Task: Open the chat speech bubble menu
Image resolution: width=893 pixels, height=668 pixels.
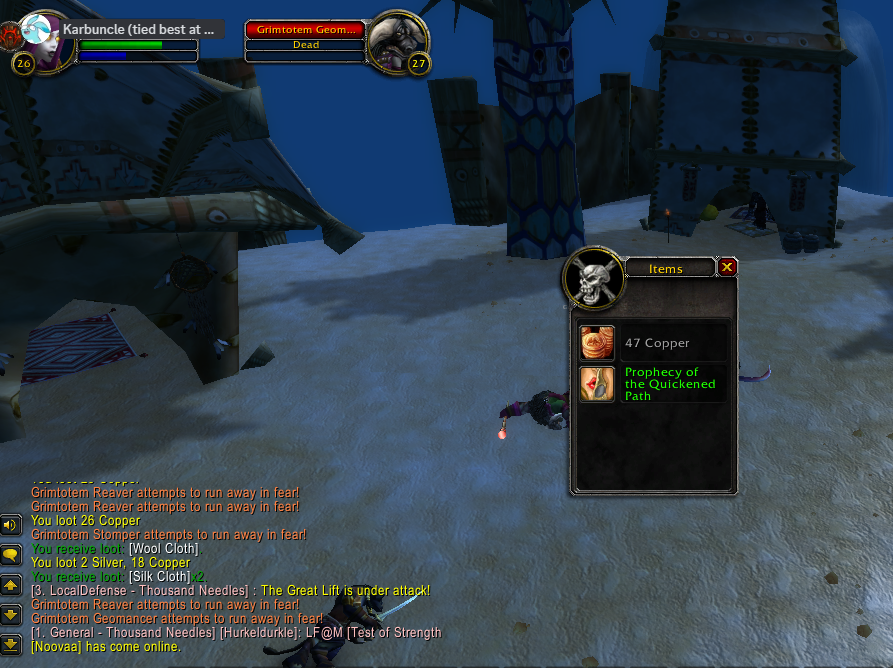Action: (11, 554)
